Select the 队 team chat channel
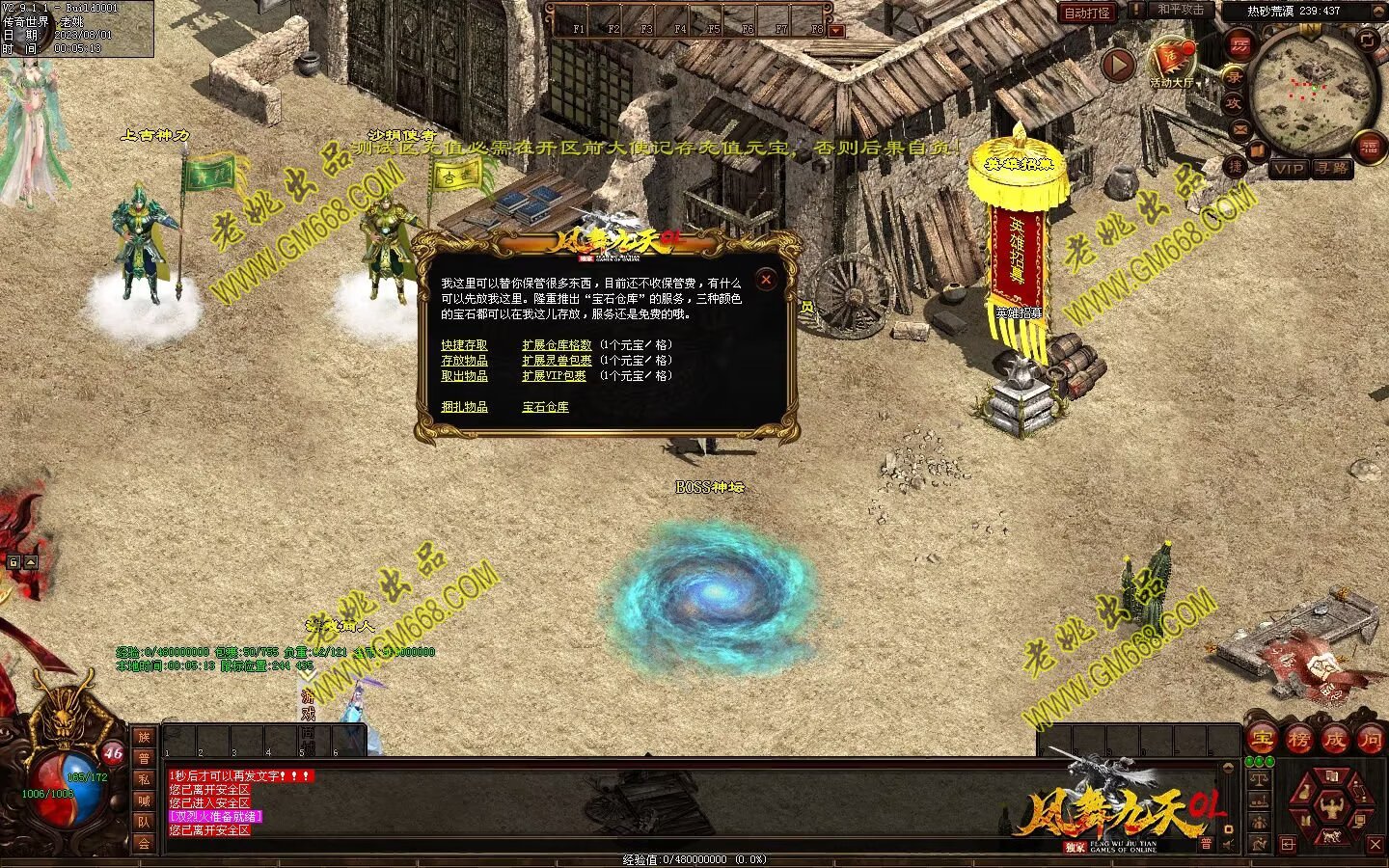1389x868 pixels. [144, 822]
